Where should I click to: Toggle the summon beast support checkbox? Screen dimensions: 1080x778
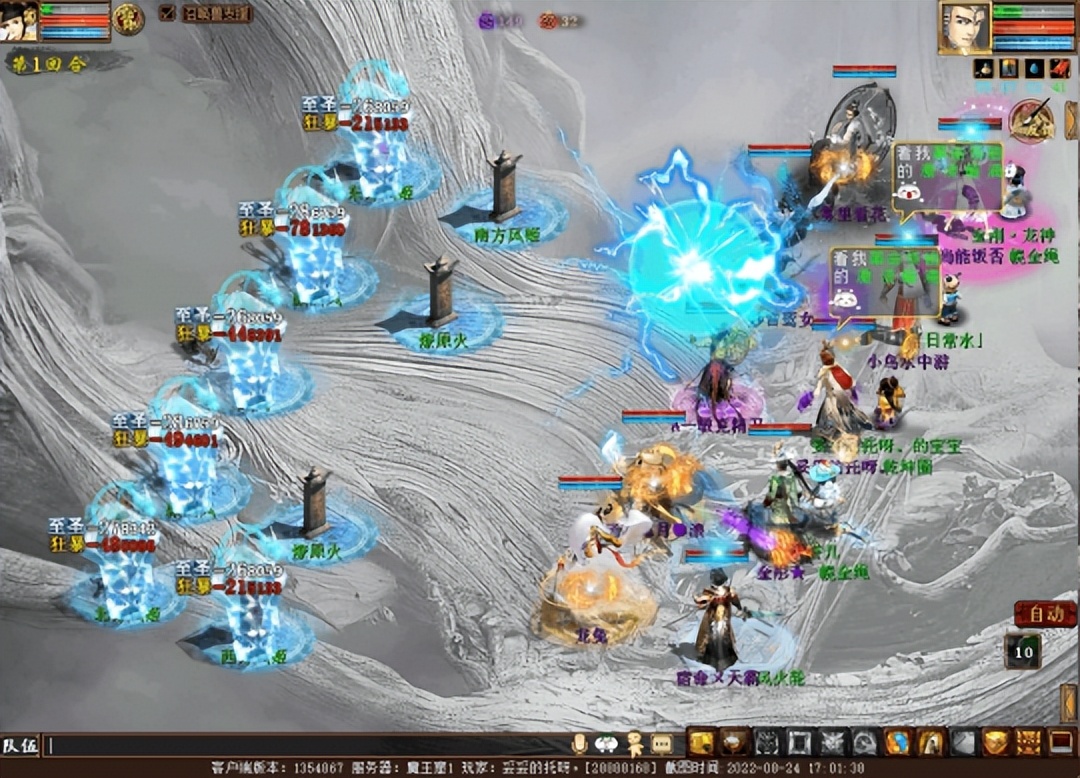click(166, 13)
